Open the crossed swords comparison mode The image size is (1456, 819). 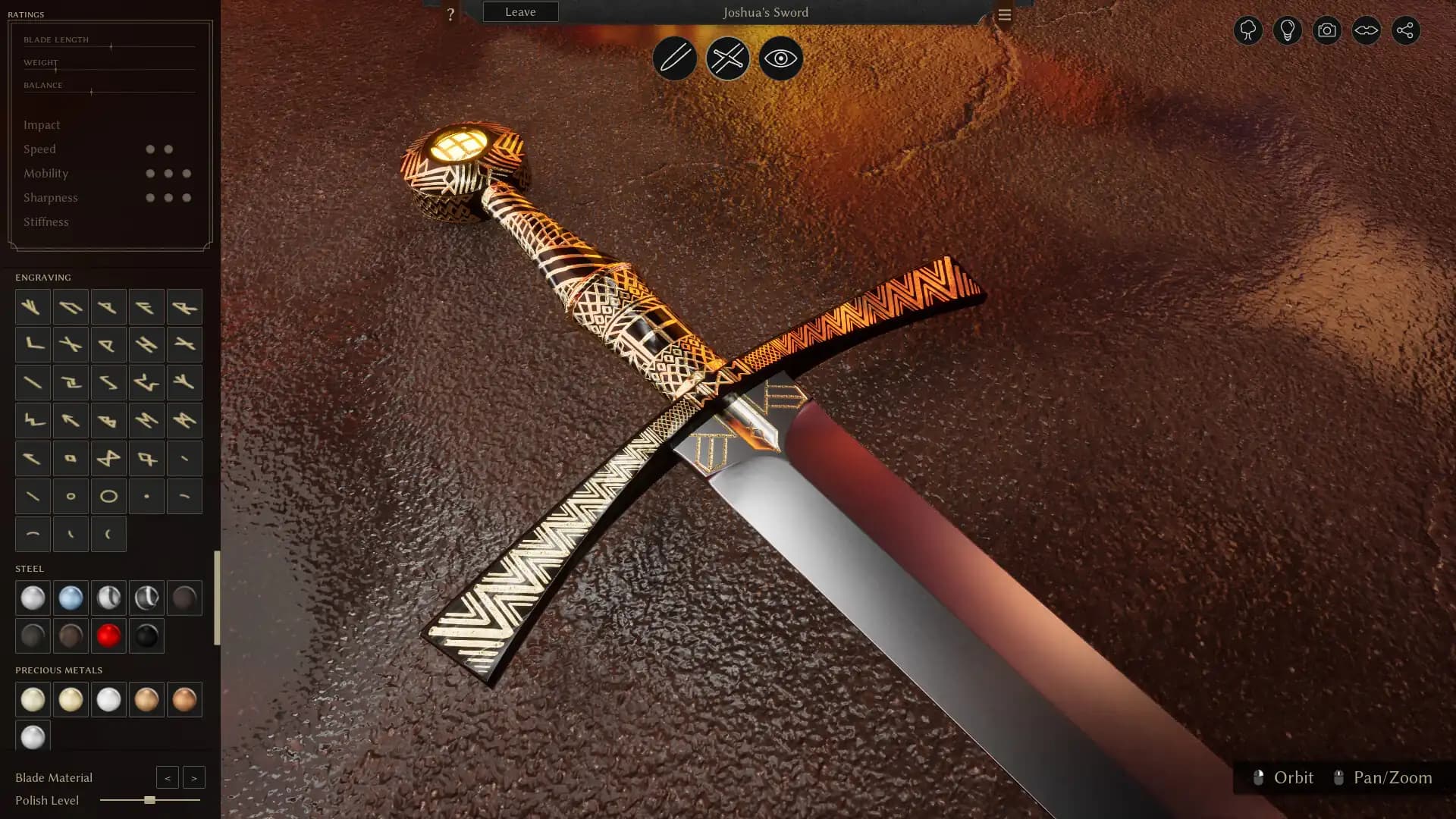point(727,58)
